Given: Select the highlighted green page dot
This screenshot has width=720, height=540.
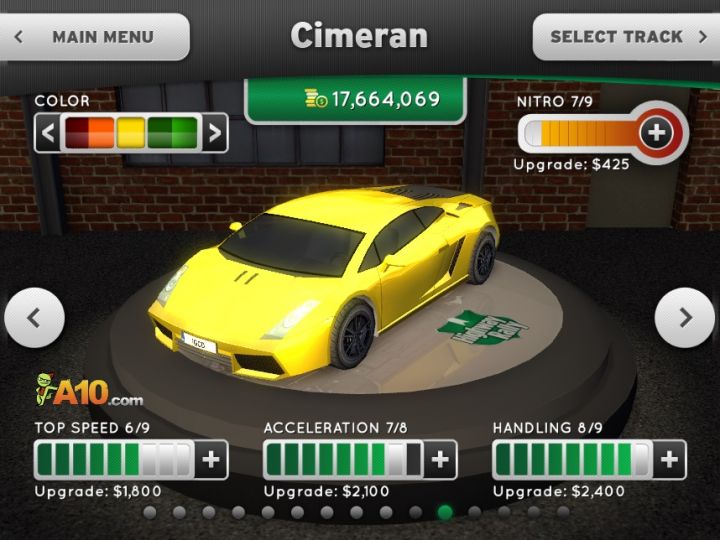Looking at the screenshot, I should [445, 512].
